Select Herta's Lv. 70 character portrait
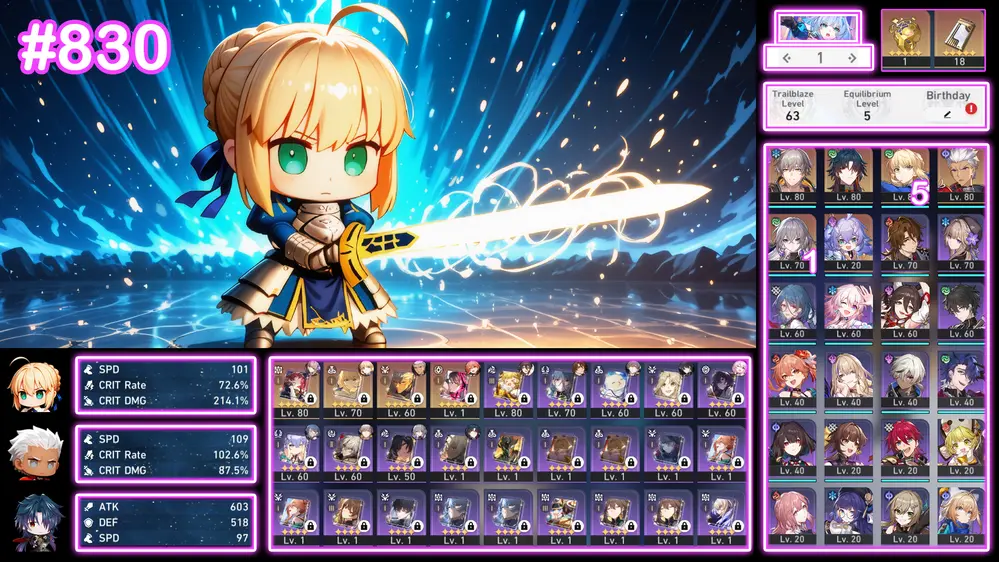The width and height of the screenshot is (999, 562). [x=961, y=243]
